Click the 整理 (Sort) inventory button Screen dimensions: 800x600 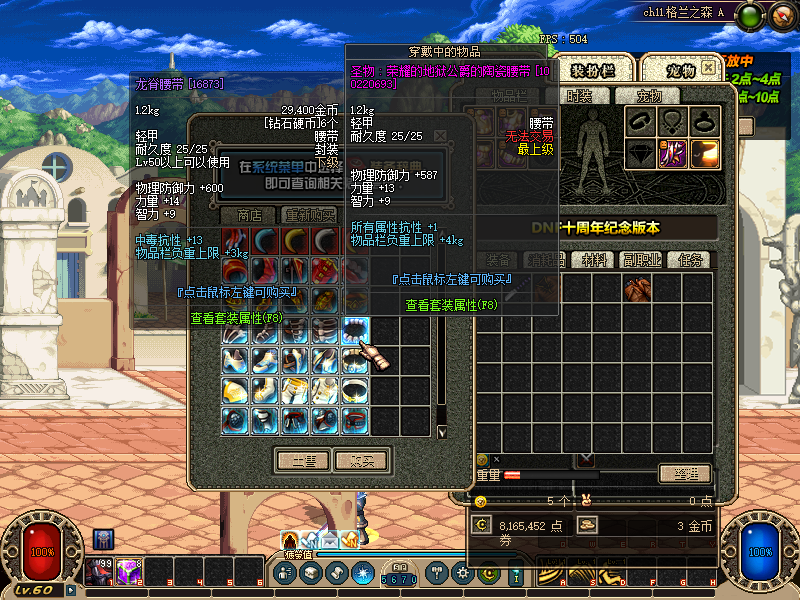pos(684,474)
